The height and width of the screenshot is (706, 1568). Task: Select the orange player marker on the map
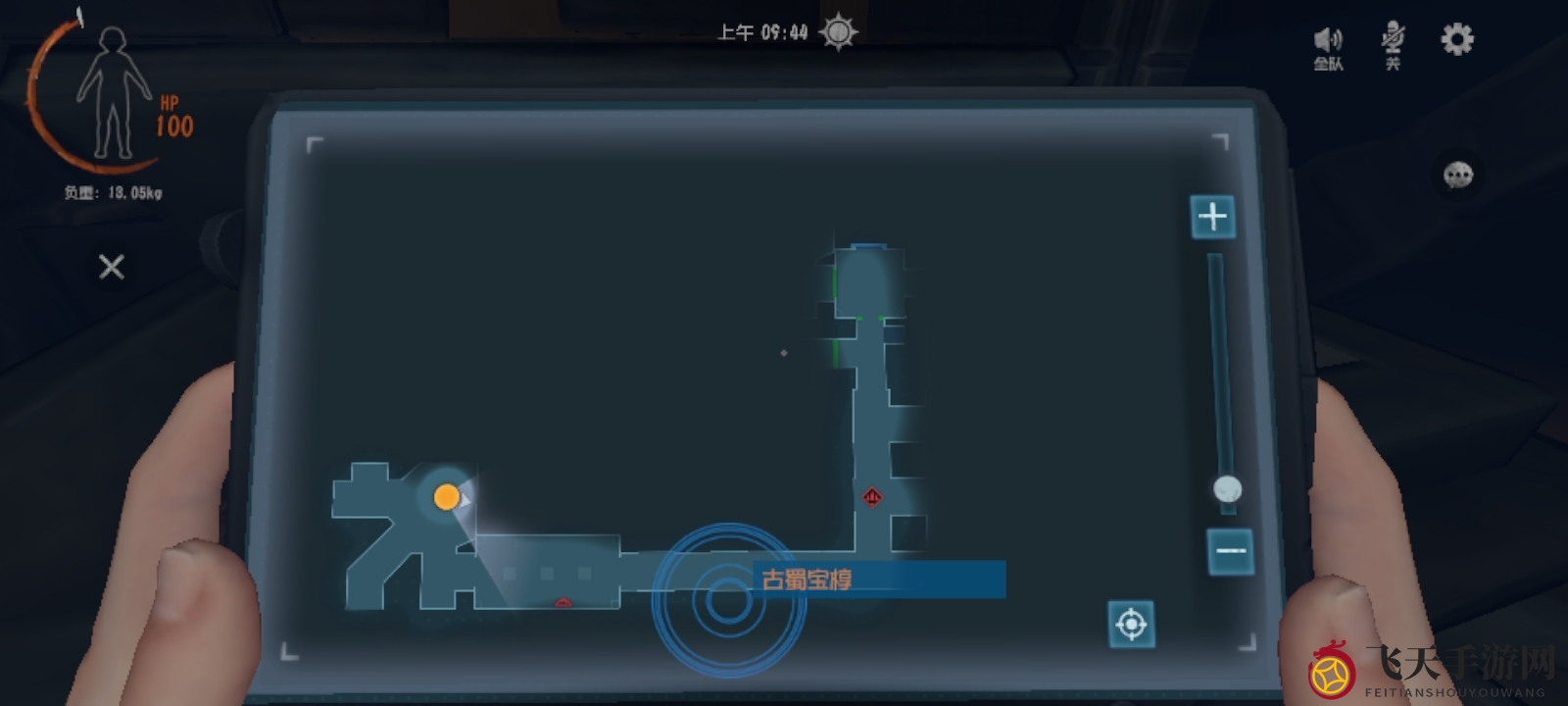click(x=446, y=497)
